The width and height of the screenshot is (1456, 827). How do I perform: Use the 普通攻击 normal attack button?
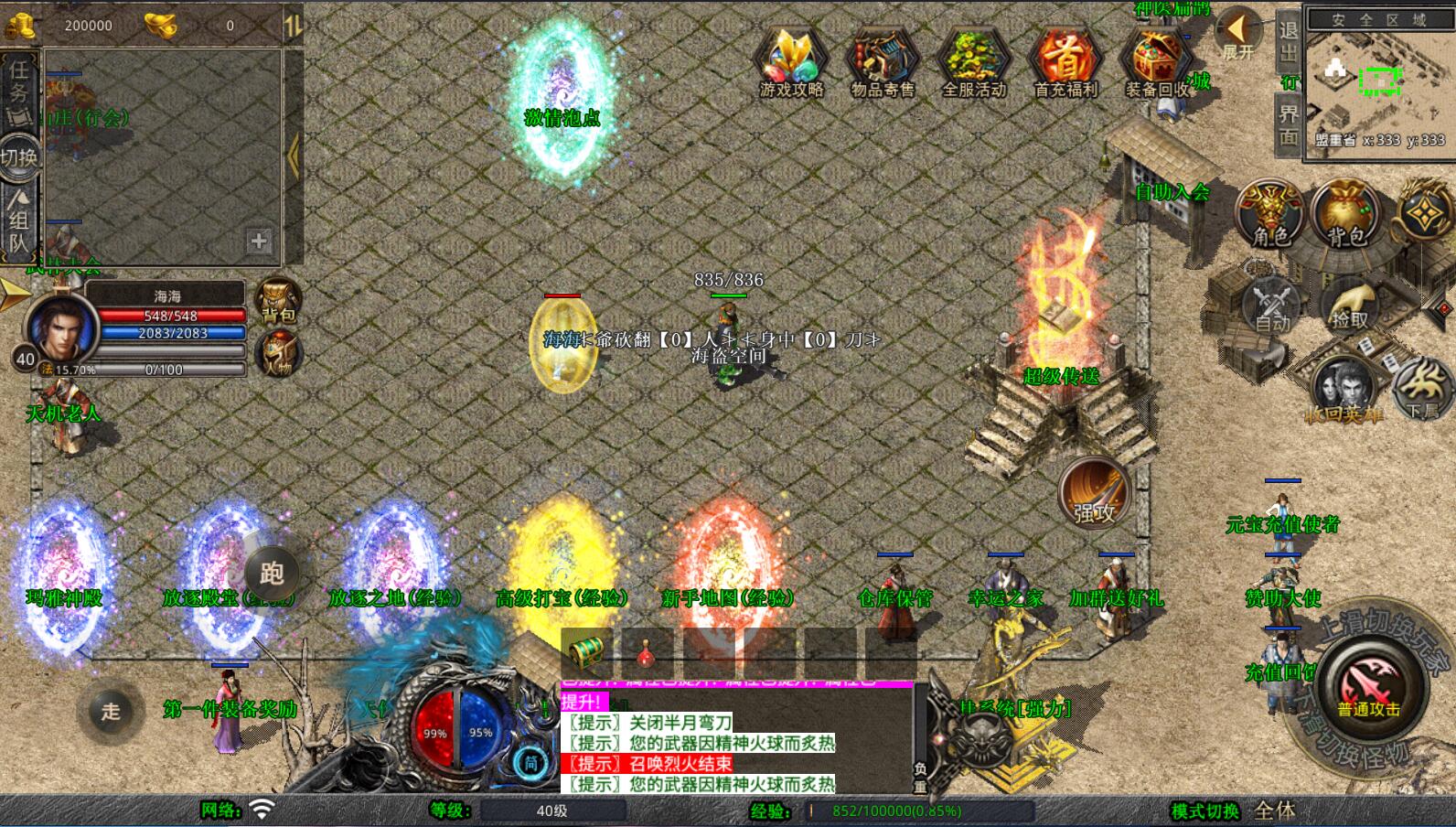click(x=1368, y=688)
